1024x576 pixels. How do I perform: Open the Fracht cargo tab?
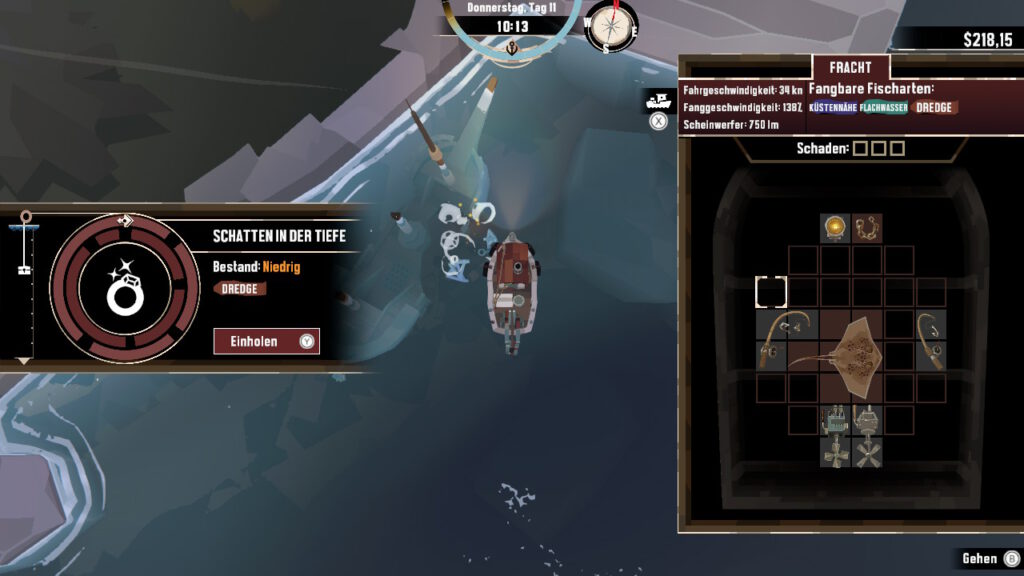pyautogui.click(x=850, y=67)
